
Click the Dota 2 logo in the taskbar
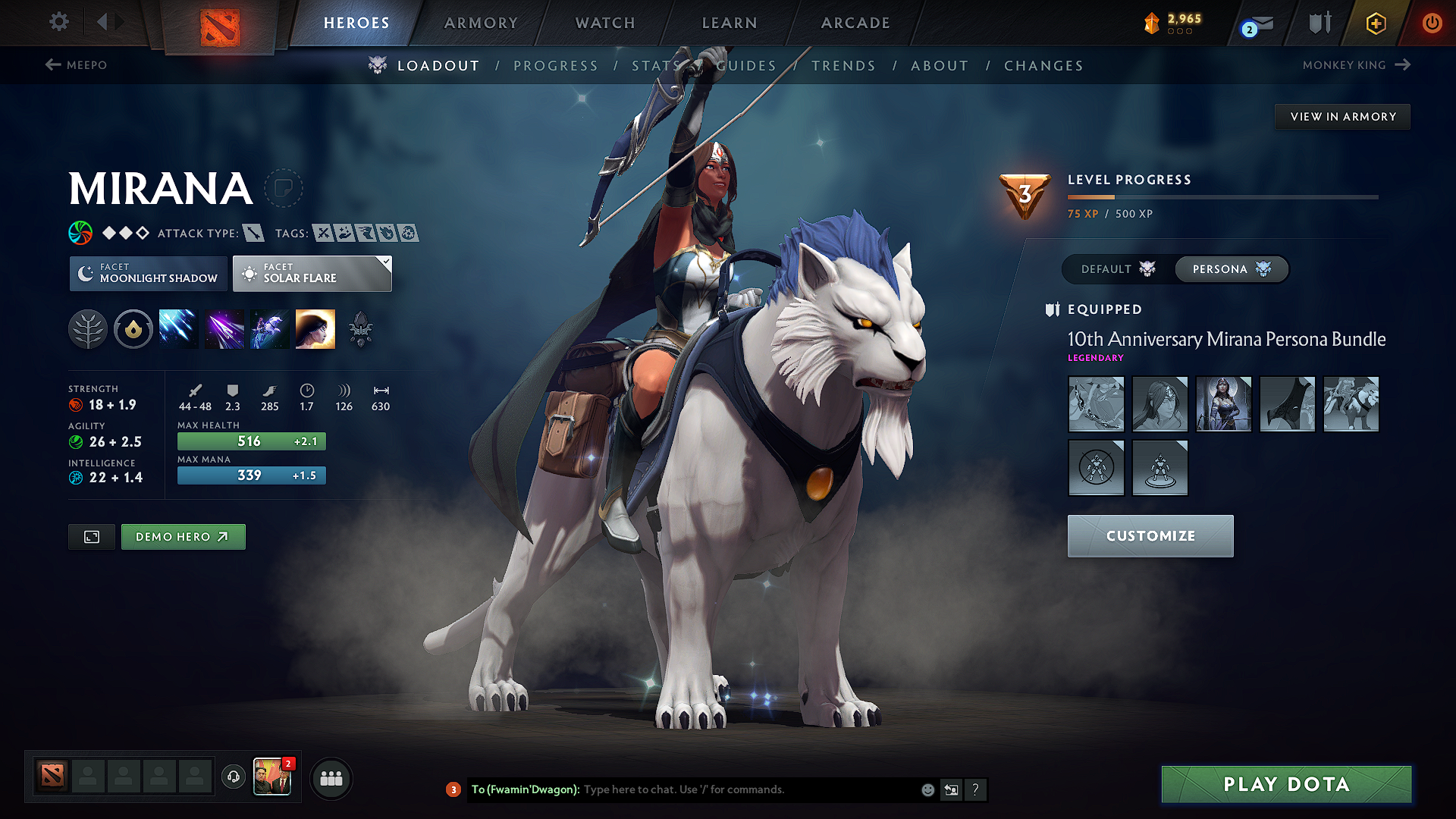[51, 777]
